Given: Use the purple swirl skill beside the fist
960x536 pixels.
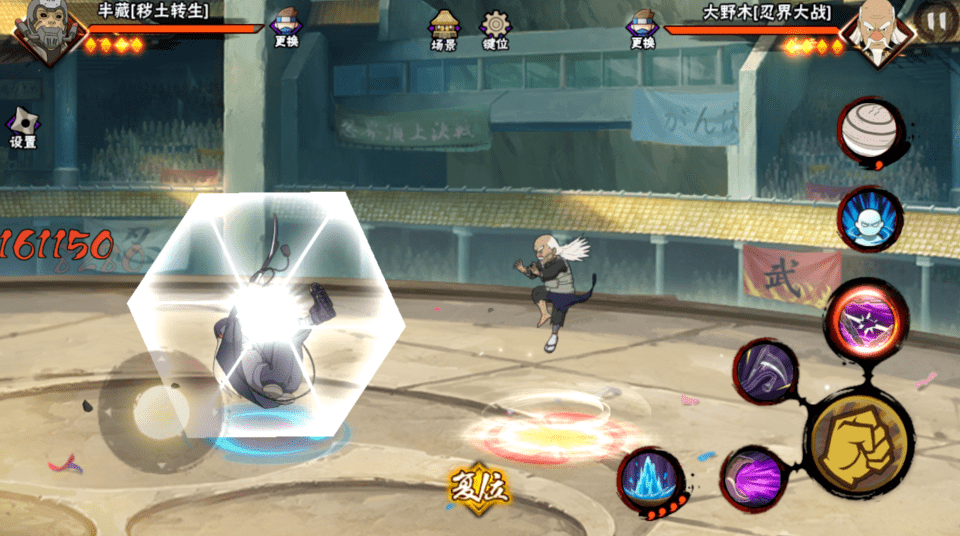Looking at the screenshot, I should (752, 477).
